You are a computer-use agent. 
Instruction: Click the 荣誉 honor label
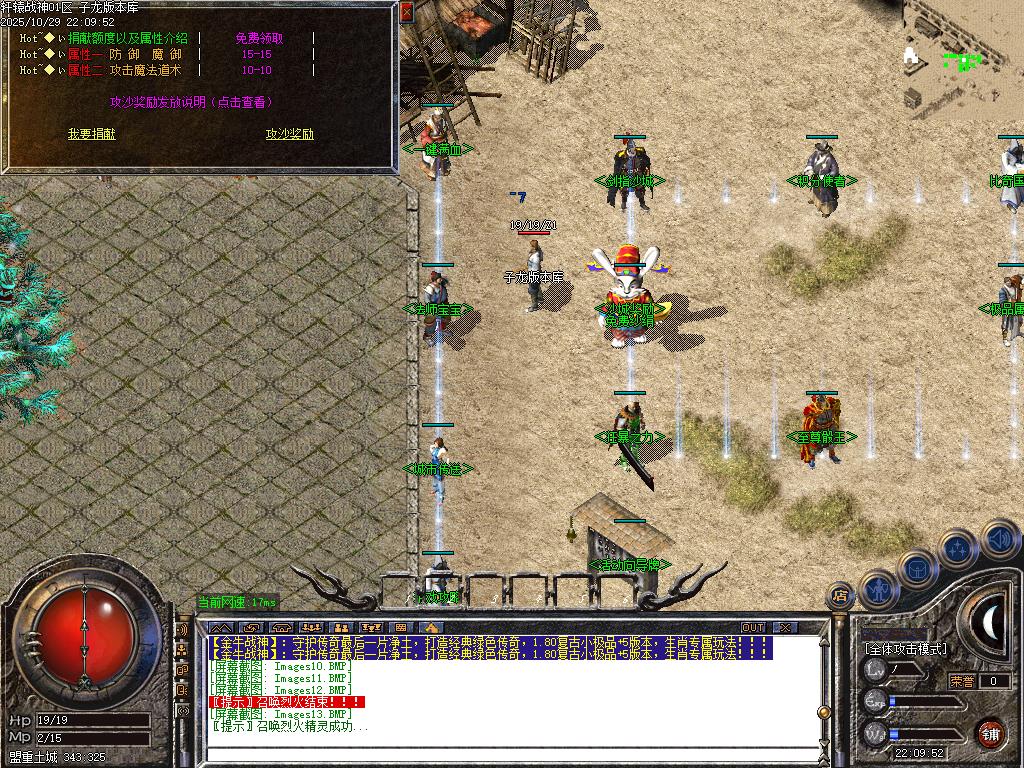tap(962, 681)
